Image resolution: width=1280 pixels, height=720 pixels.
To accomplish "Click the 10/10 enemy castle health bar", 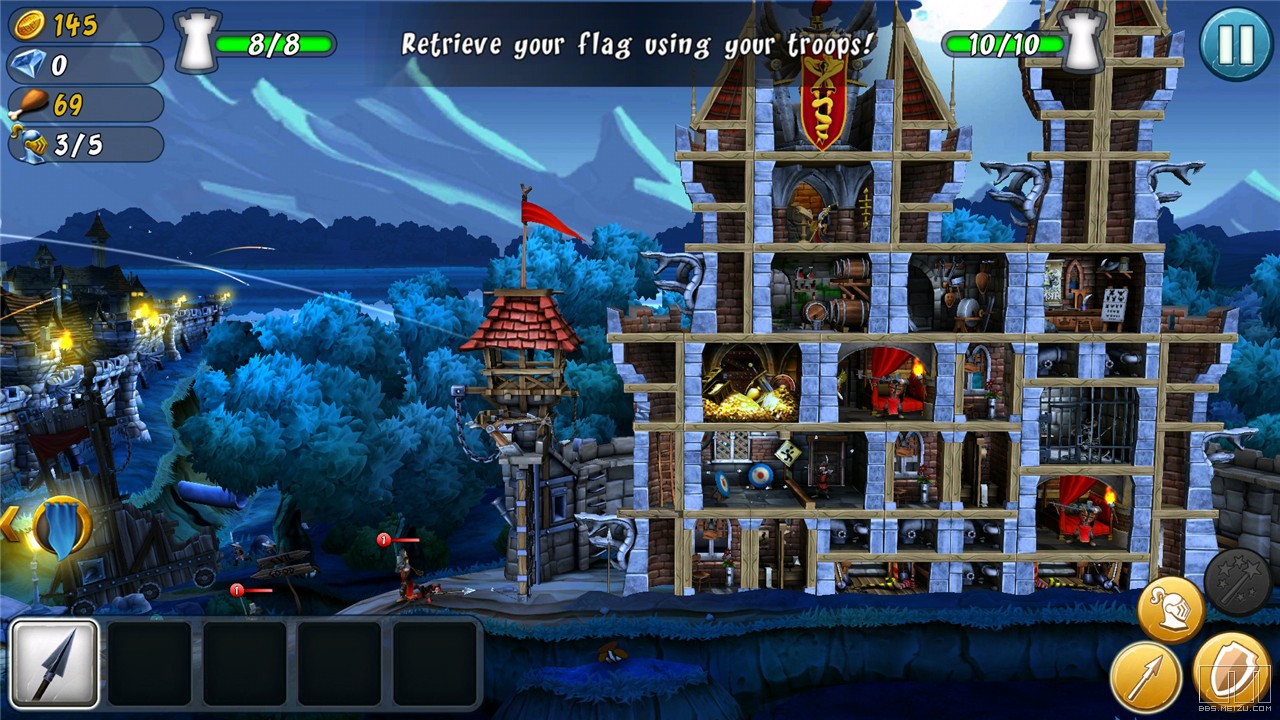I will [1005, 42].
